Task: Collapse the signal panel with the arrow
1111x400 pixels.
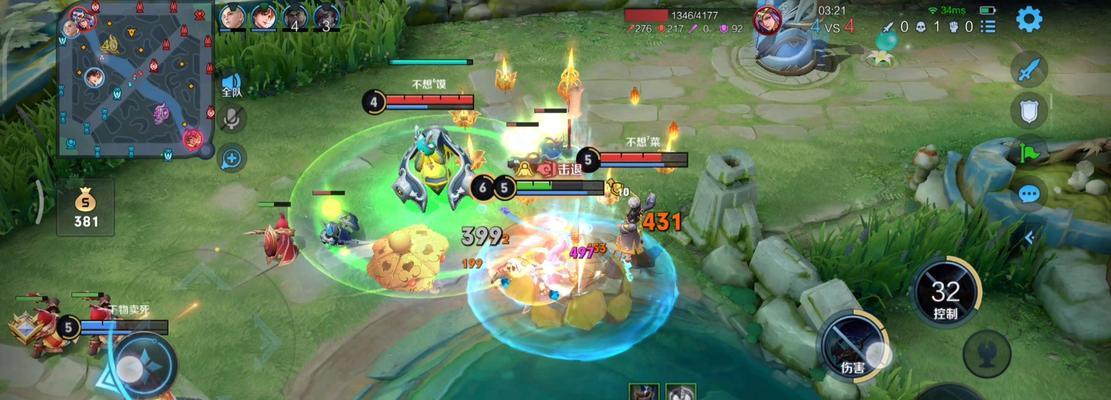Action: (x=1027, y=237)
